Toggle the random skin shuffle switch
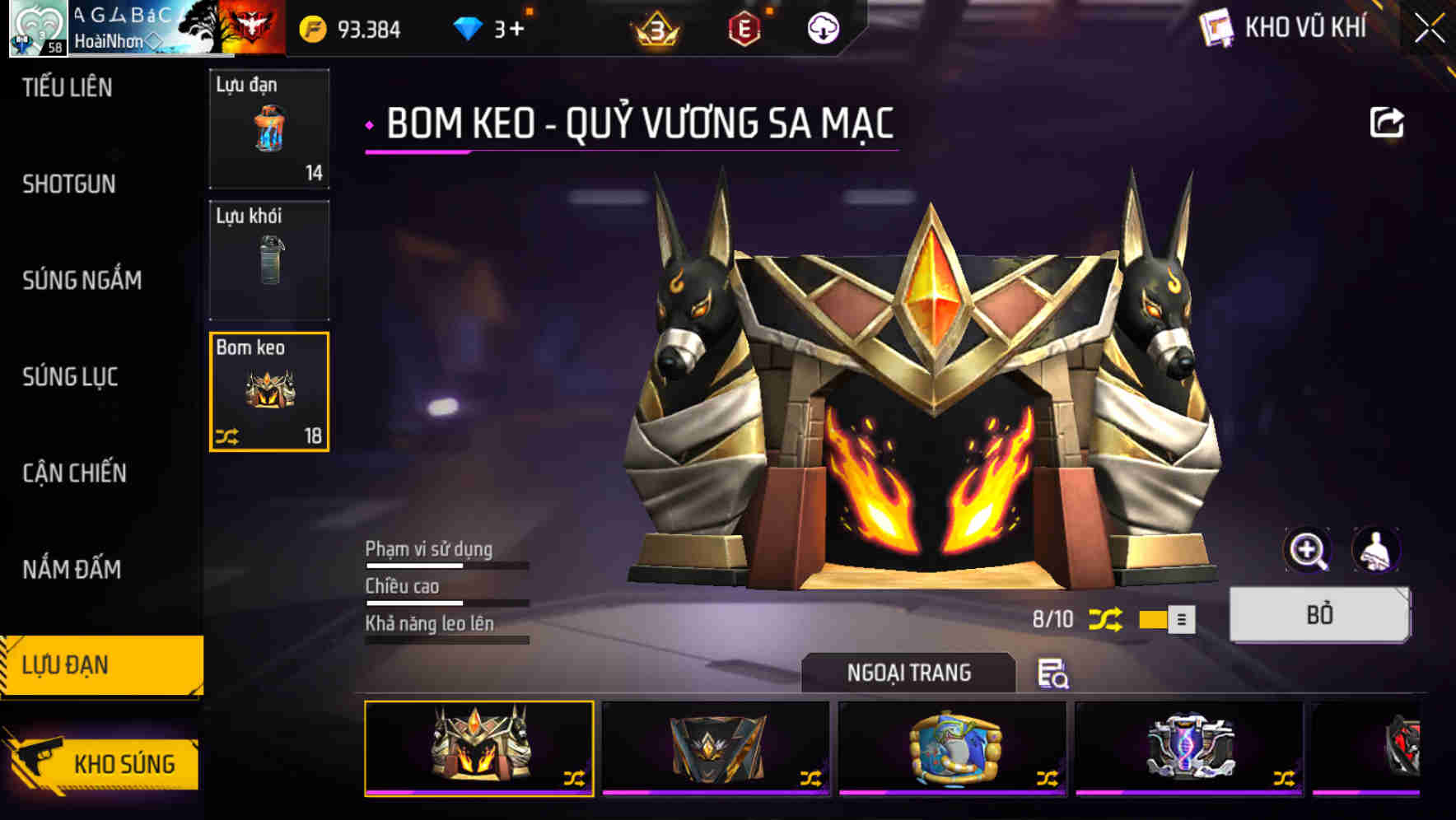The image size is (1456, 820). (1166, 619)
